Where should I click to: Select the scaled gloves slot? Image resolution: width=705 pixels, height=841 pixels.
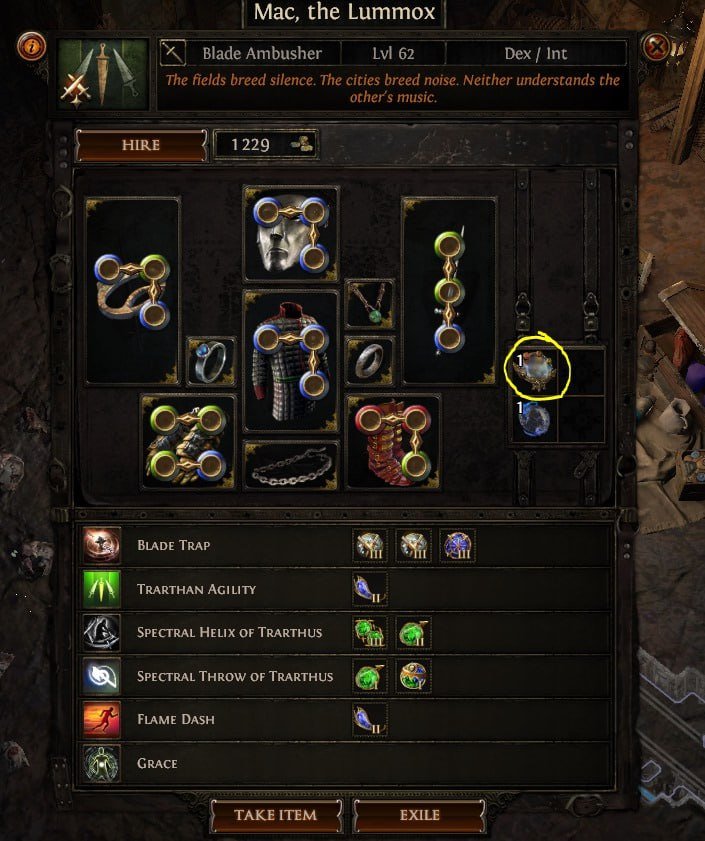click(x=188, y=441)
